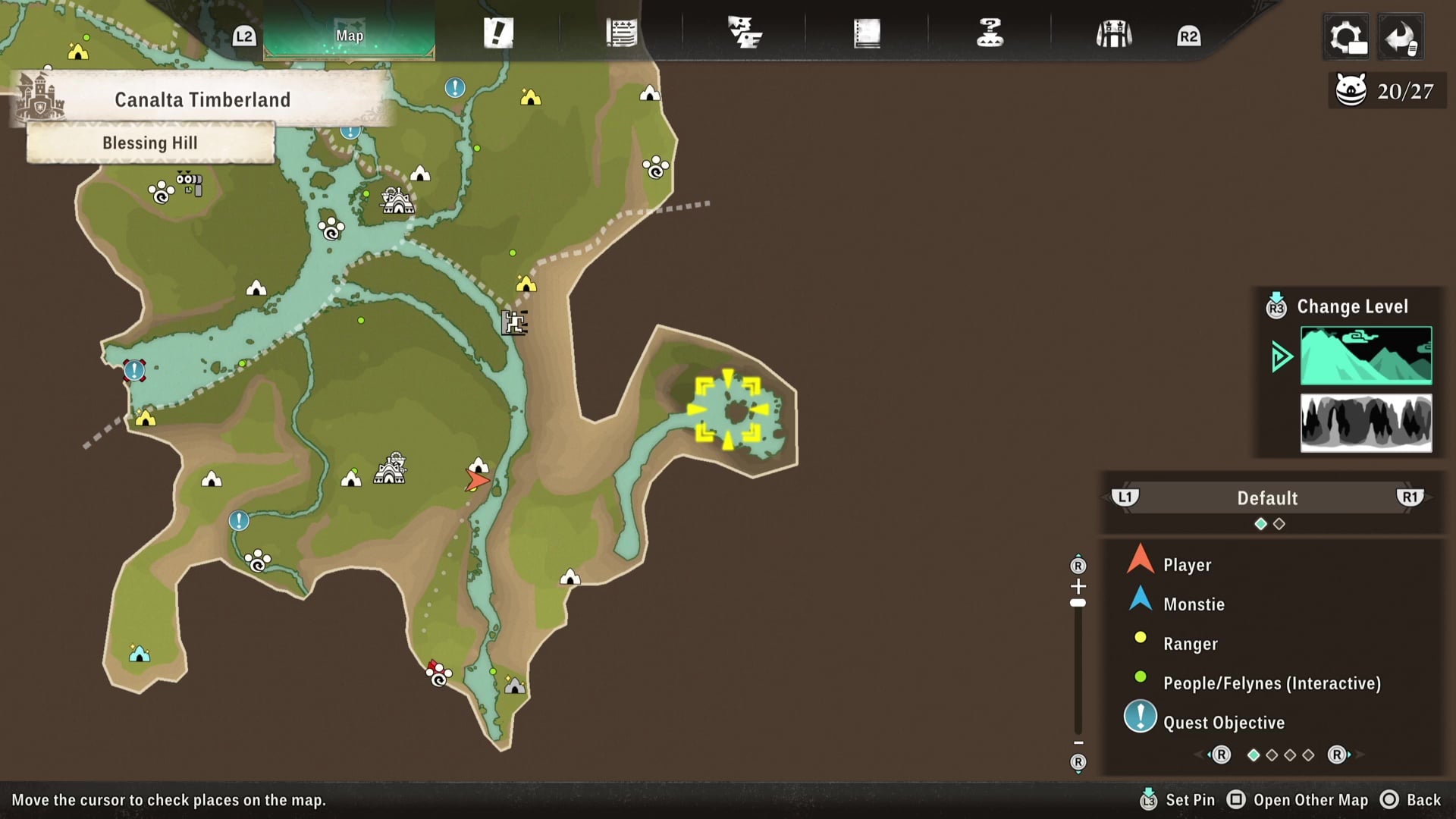Switch to the question mark pedestal tab
Screen dimensions: 1456x819
point(990,34)
